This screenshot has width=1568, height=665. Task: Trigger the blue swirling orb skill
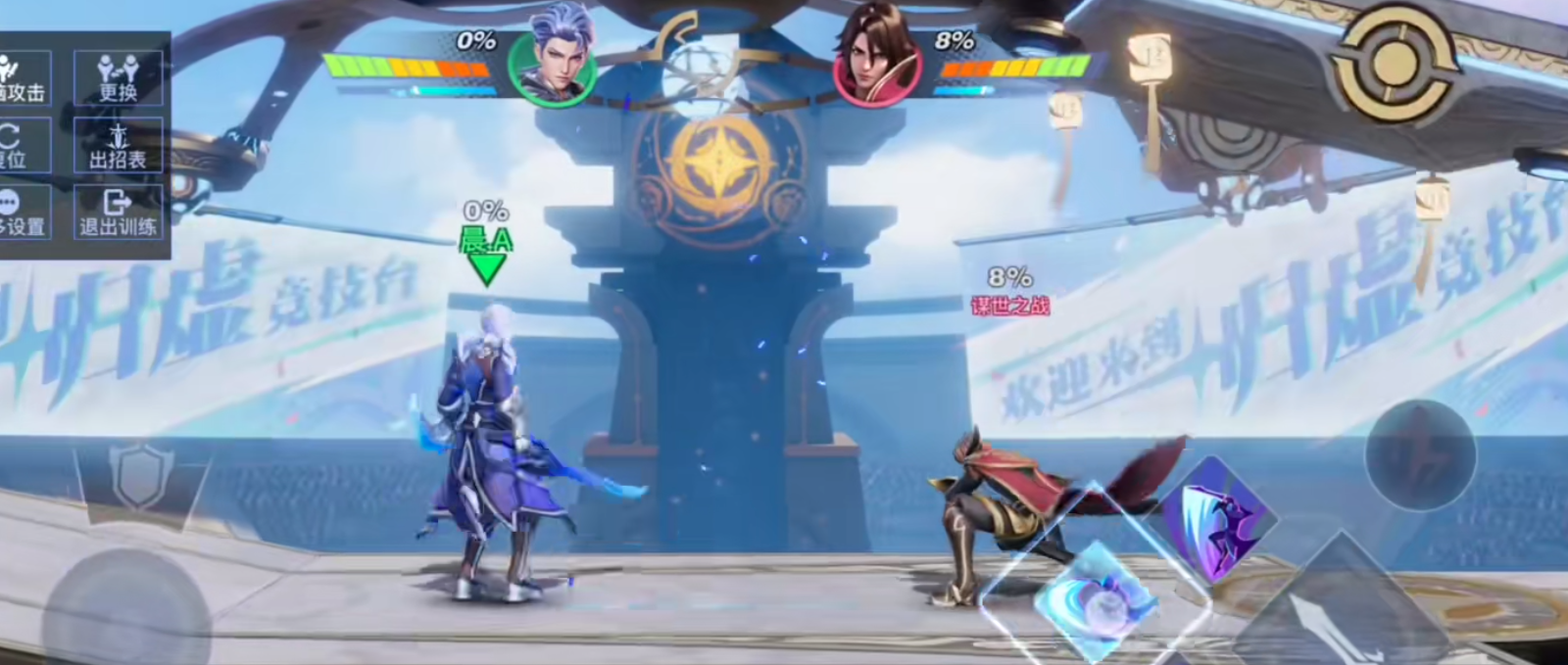pos(1098,595)
